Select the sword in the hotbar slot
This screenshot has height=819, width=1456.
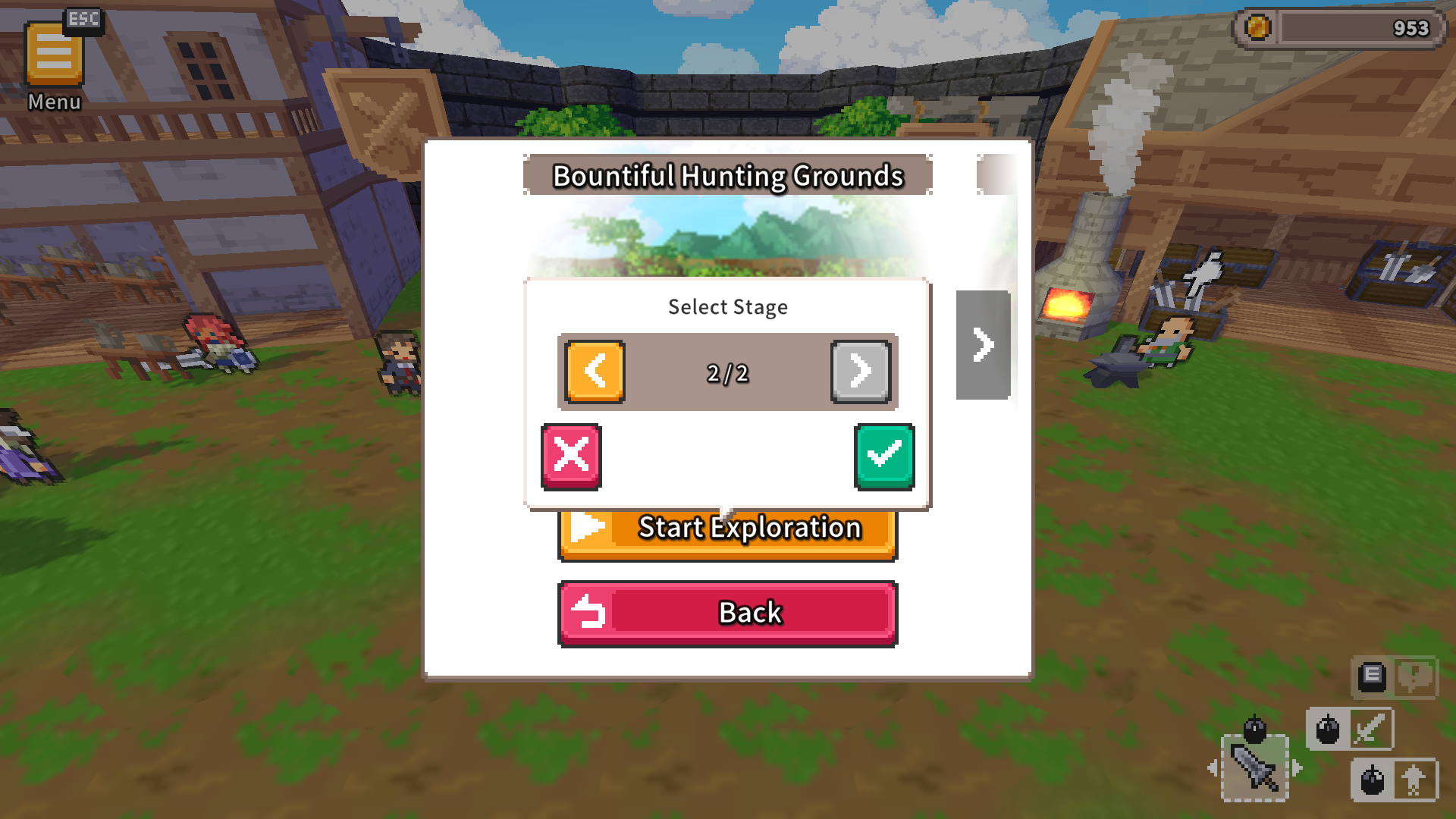tap(1255, 769)
